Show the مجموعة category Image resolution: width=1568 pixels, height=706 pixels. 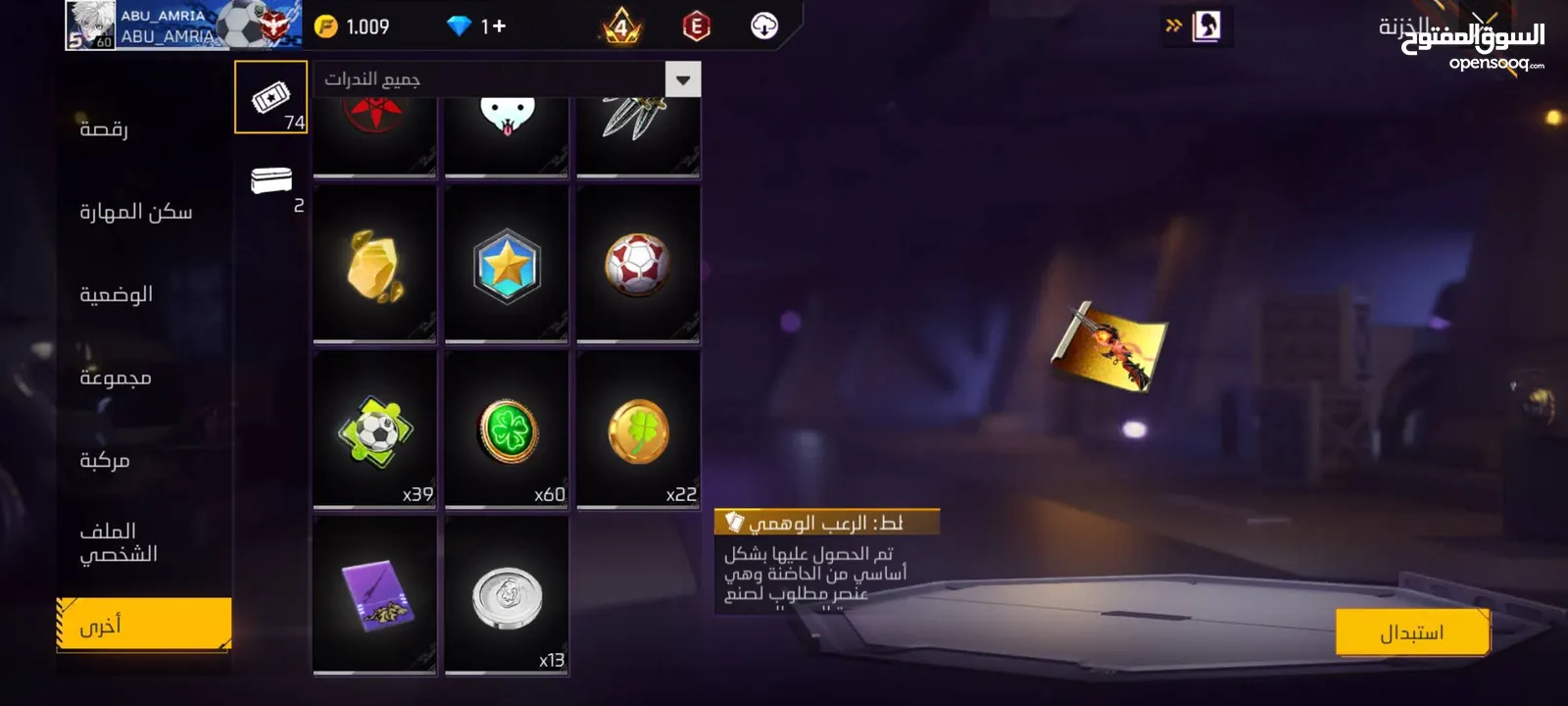click(x=115, y=378)
